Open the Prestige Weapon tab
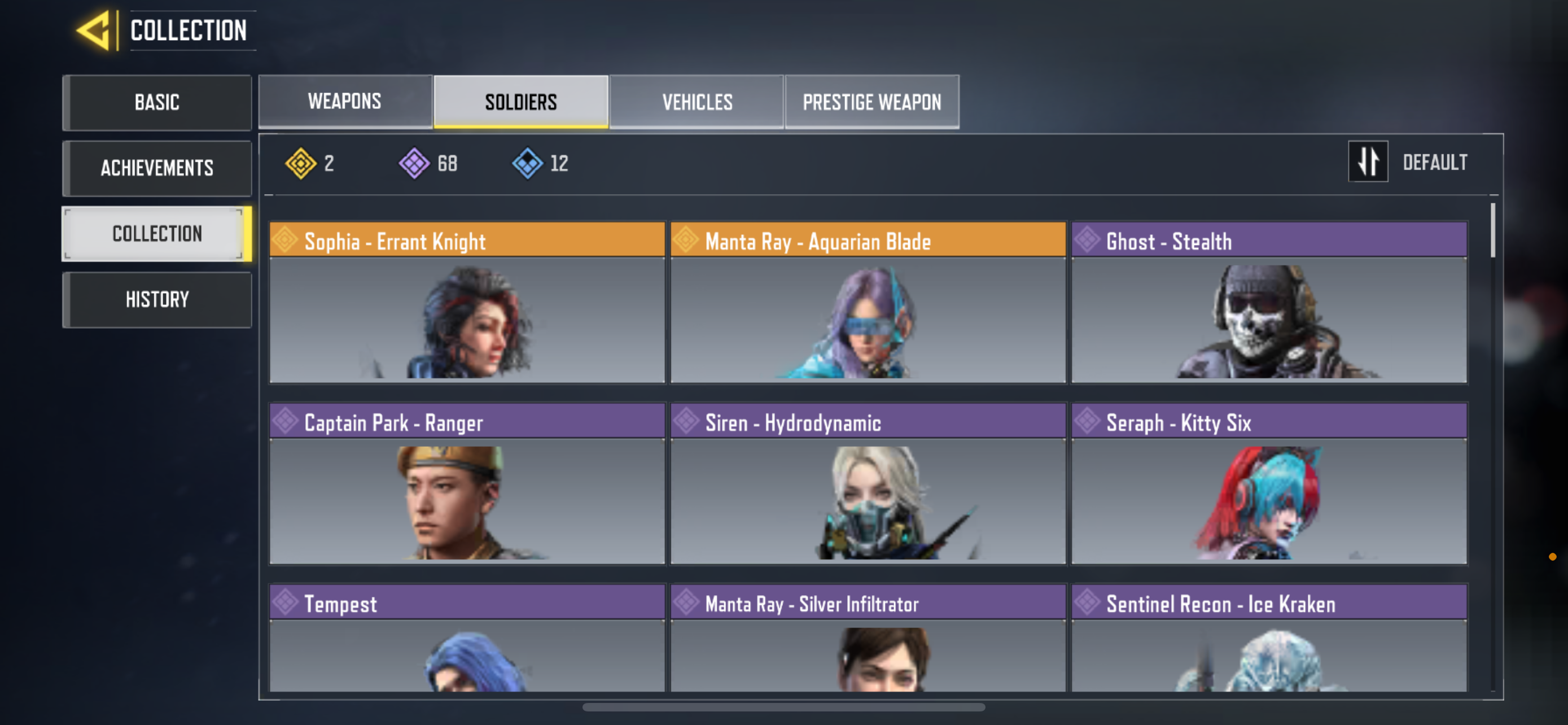The image size is (1568, 725). [871, 102]
